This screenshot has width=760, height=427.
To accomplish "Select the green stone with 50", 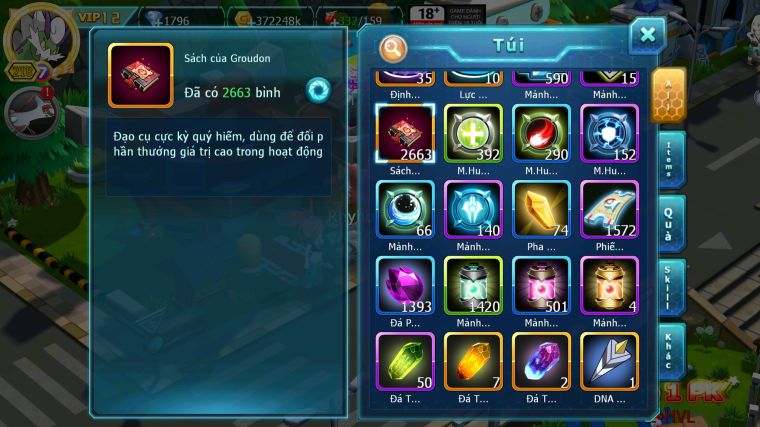I will [x=405, y=361].
